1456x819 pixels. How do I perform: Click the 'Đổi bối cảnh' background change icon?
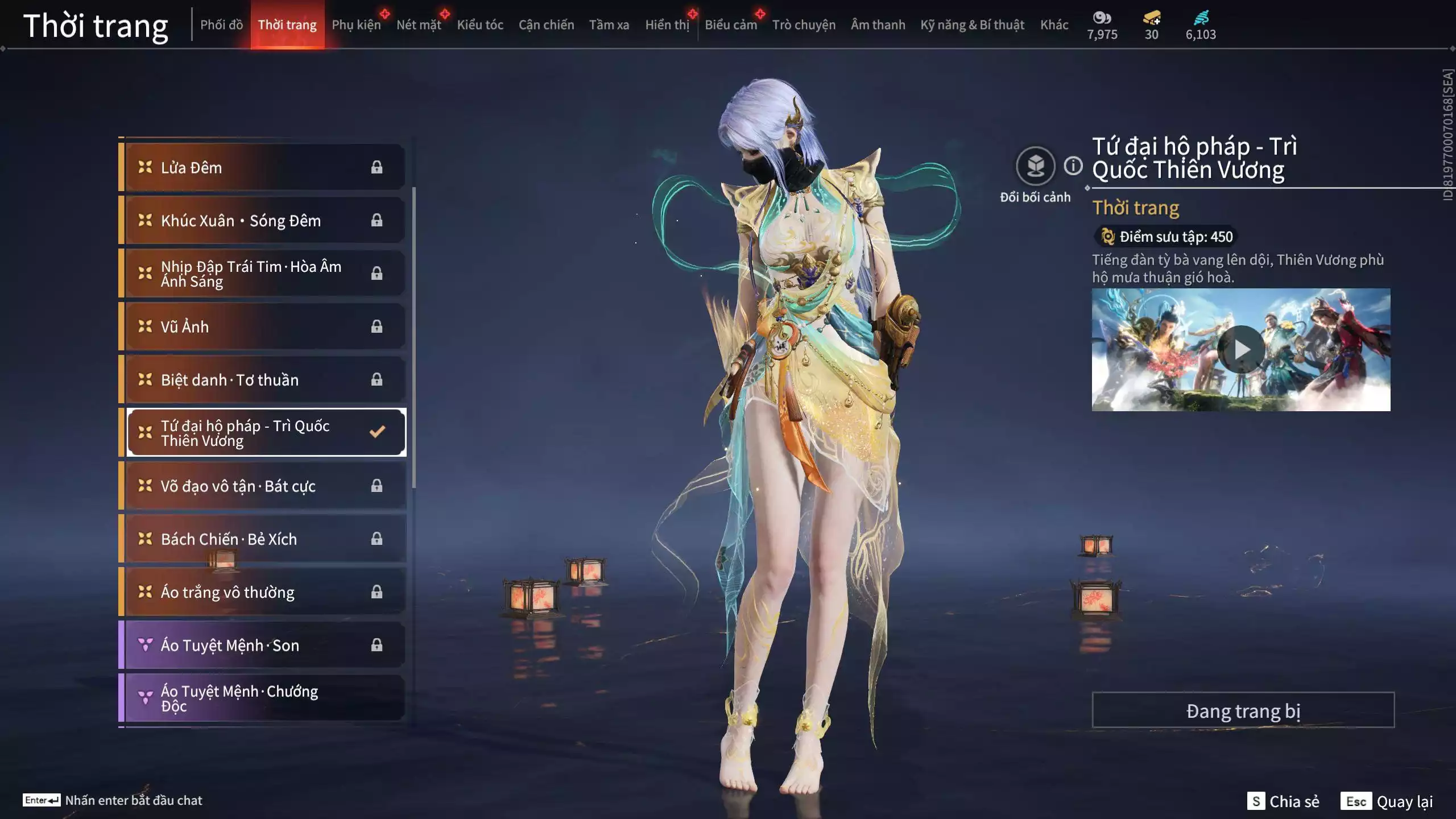click(1036, 167)
